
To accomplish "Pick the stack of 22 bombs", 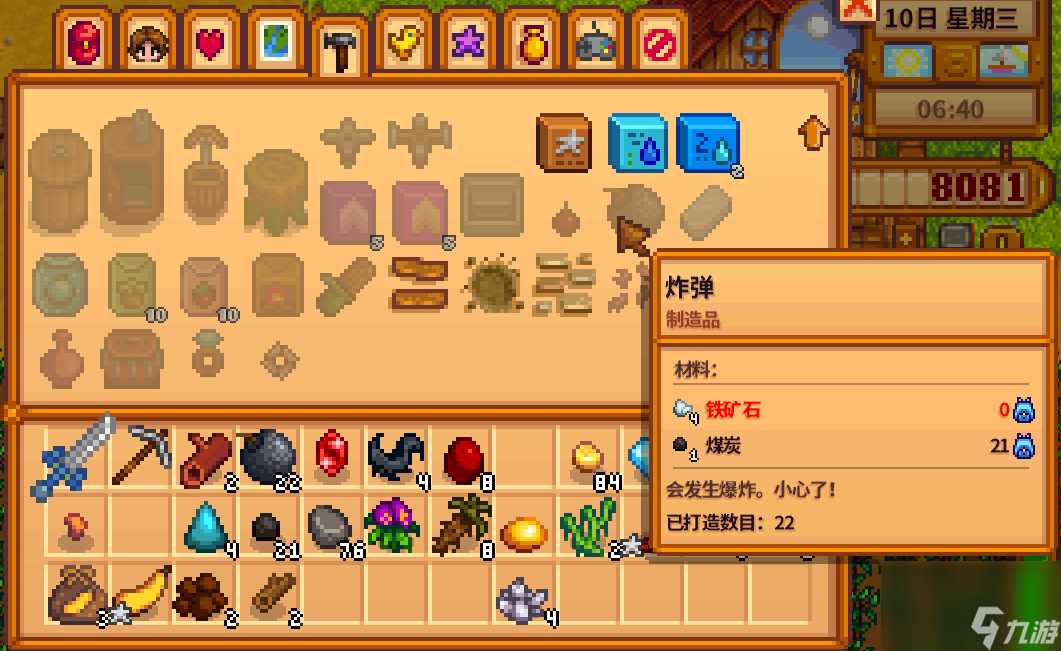I will [268, 457].
